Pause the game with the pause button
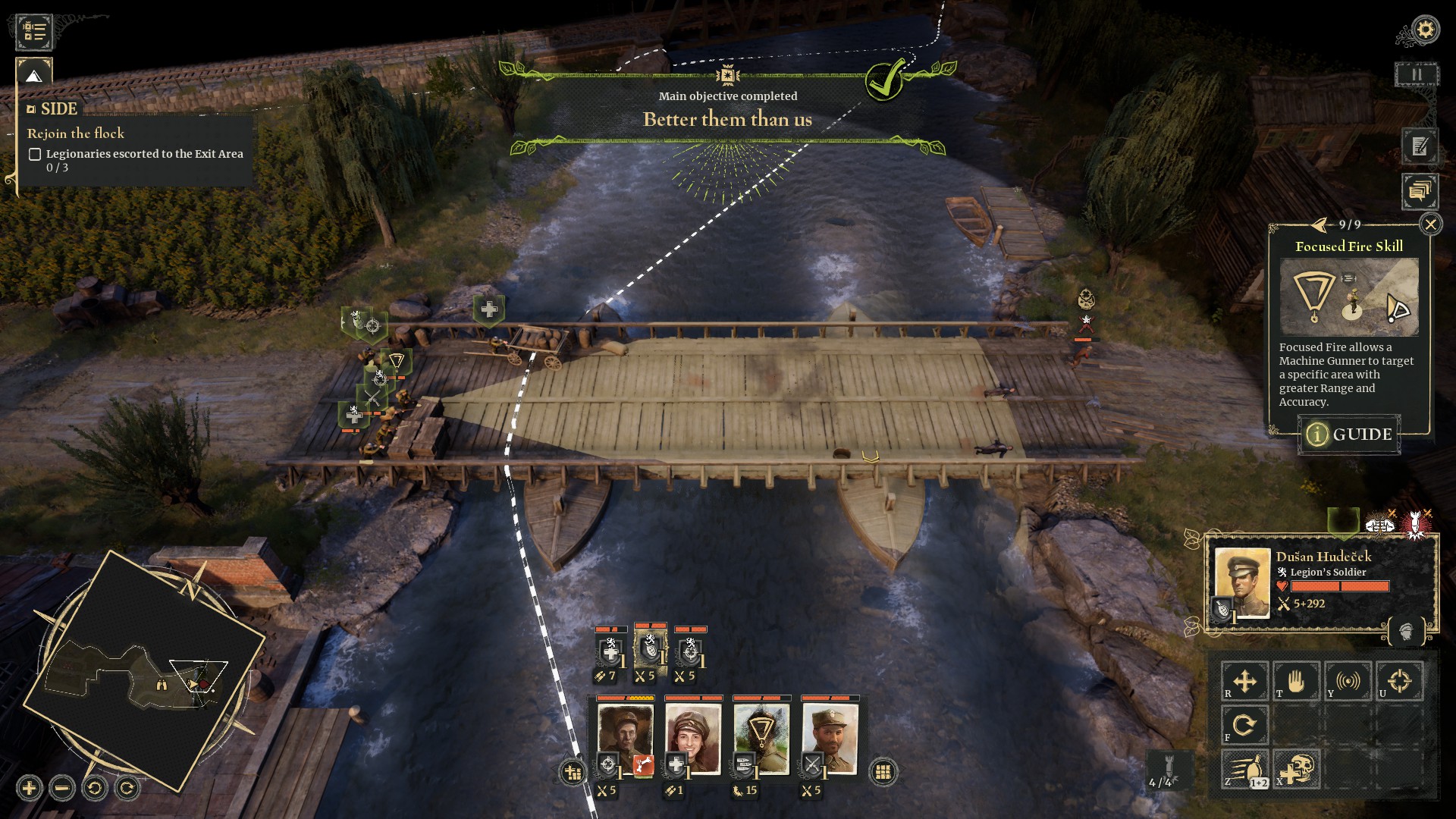Screen dimensions: 1456x819 (1416, 75)
